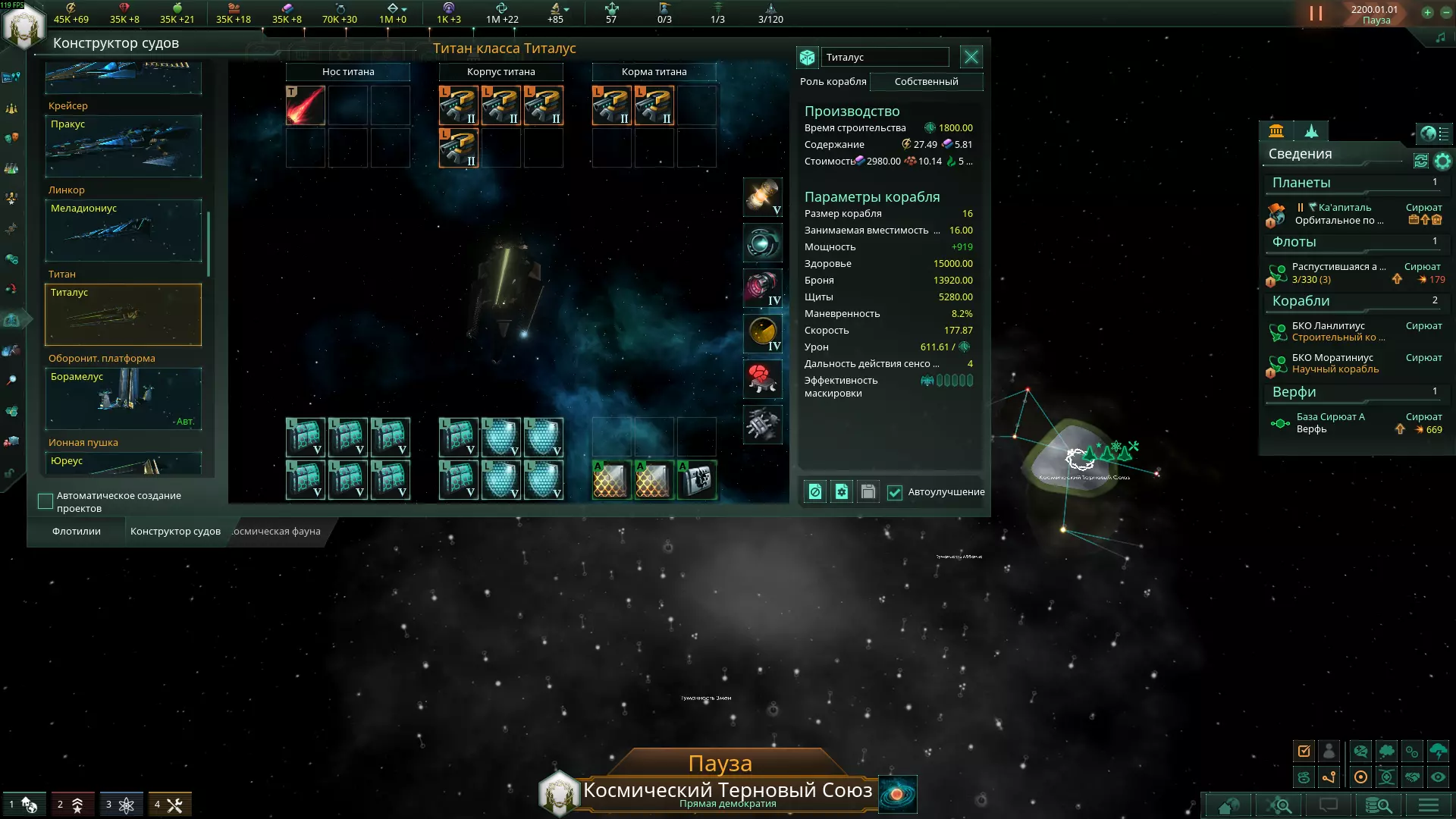Choose the Меладиониус battleship design
1456x819 pixels.
coord(124,231)
